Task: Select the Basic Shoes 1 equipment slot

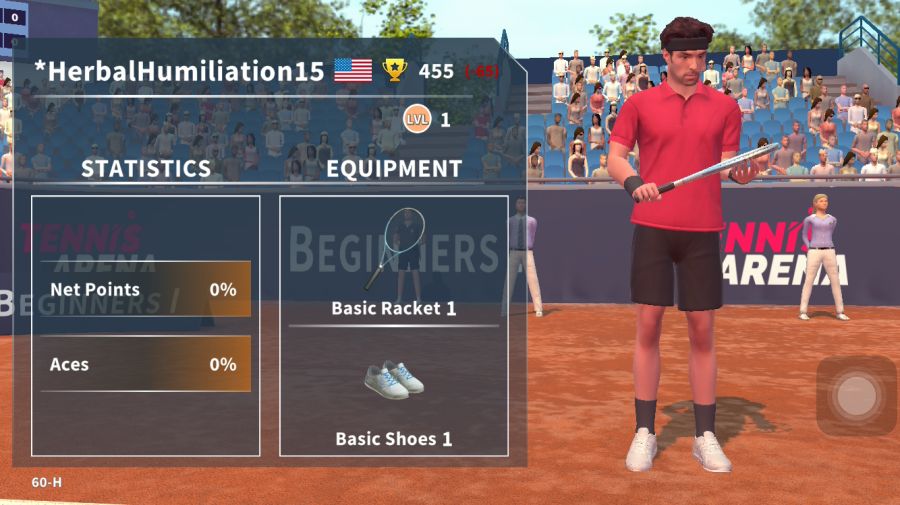Action: (394, 395)
